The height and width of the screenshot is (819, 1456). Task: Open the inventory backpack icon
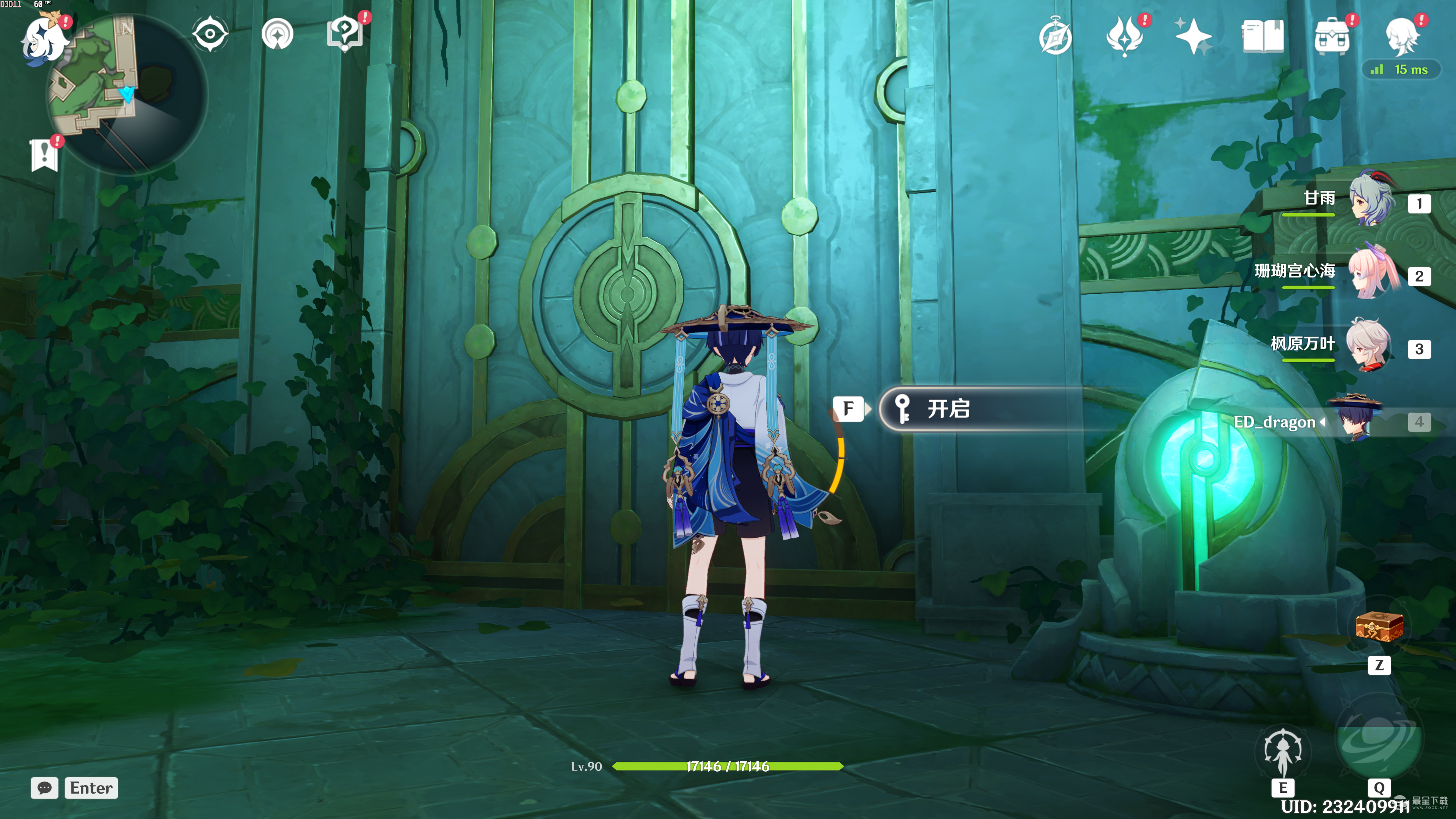[1332, 37]
